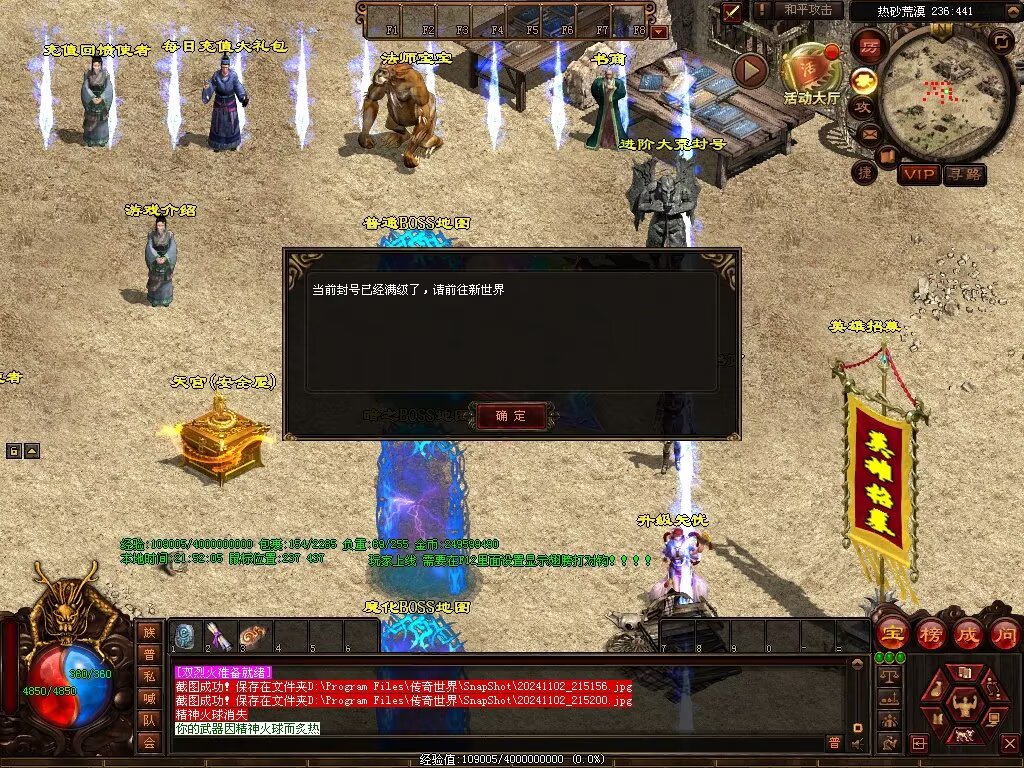
Task: Open the VIP panel
Action: [x=918, y=174]
